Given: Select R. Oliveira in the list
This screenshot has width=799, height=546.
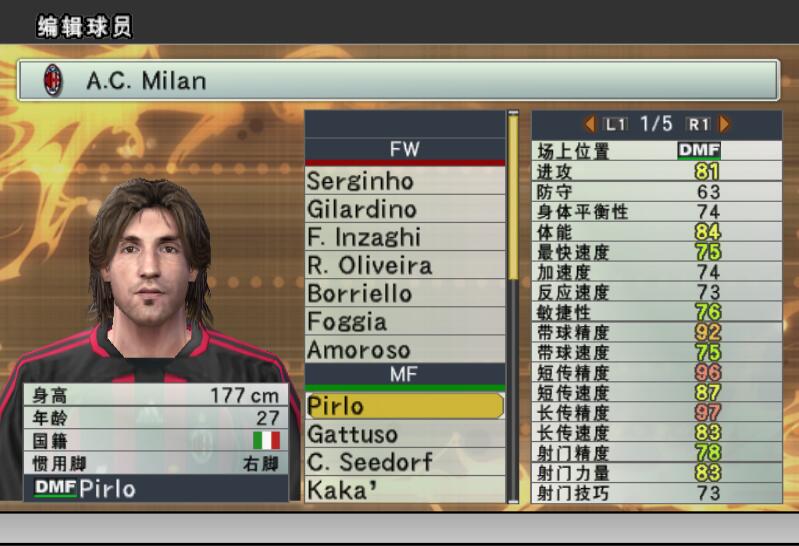Looking at the screenshot, I should (404, 265).
